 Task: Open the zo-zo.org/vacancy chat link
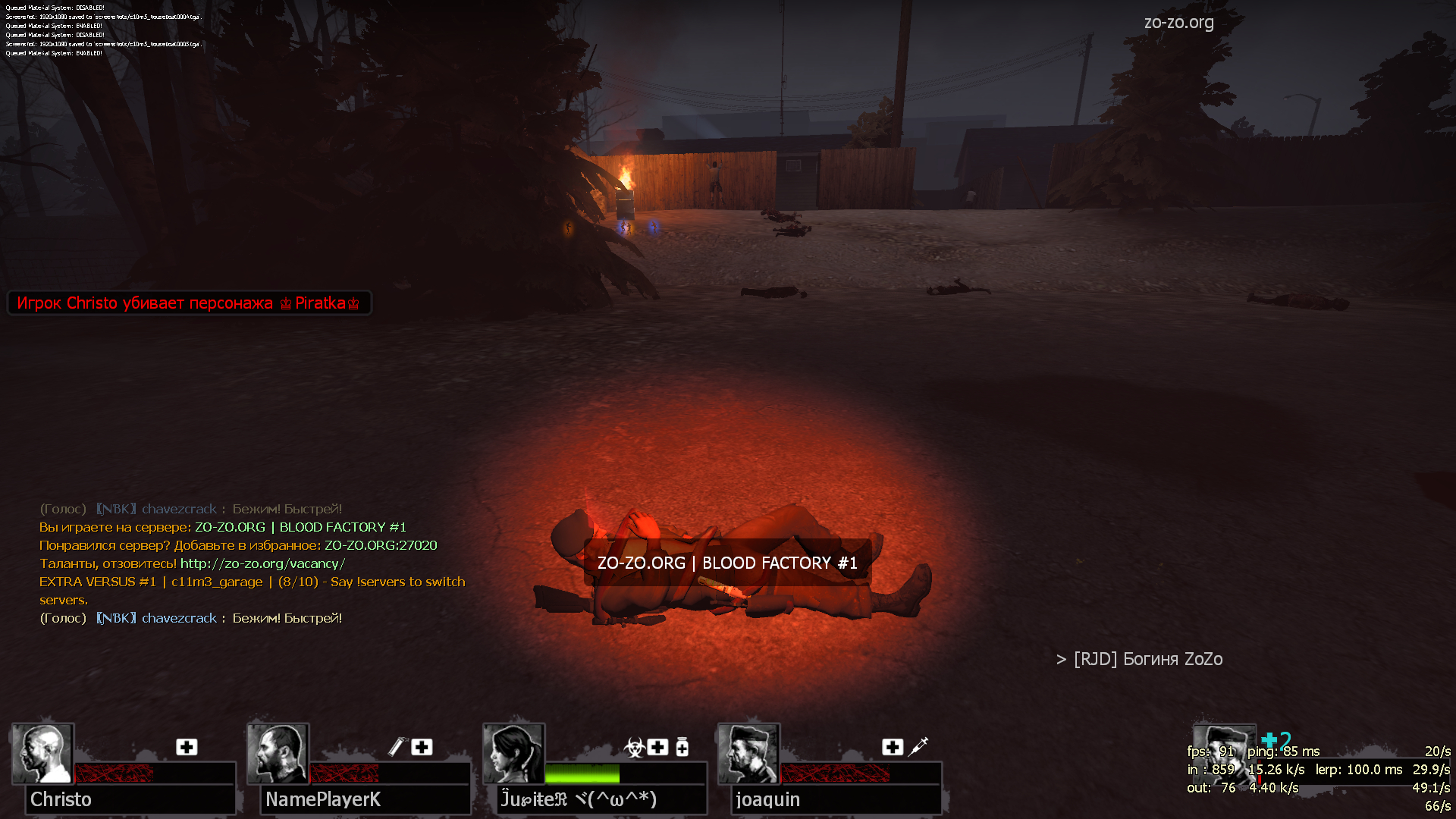tap(262, 563)
